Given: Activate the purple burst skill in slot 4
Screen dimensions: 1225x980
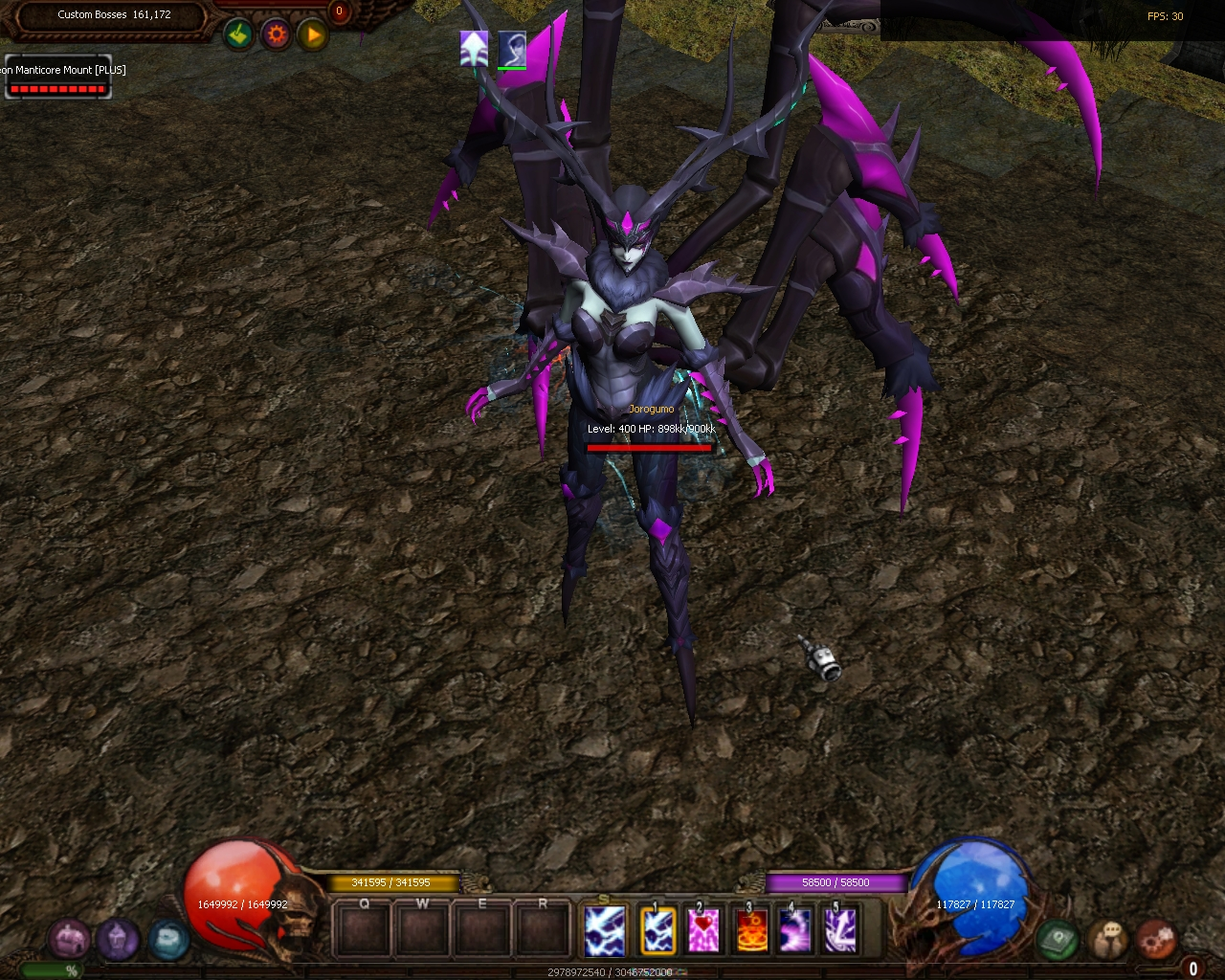Looking at the screenshot, I should tap(795, 930).
